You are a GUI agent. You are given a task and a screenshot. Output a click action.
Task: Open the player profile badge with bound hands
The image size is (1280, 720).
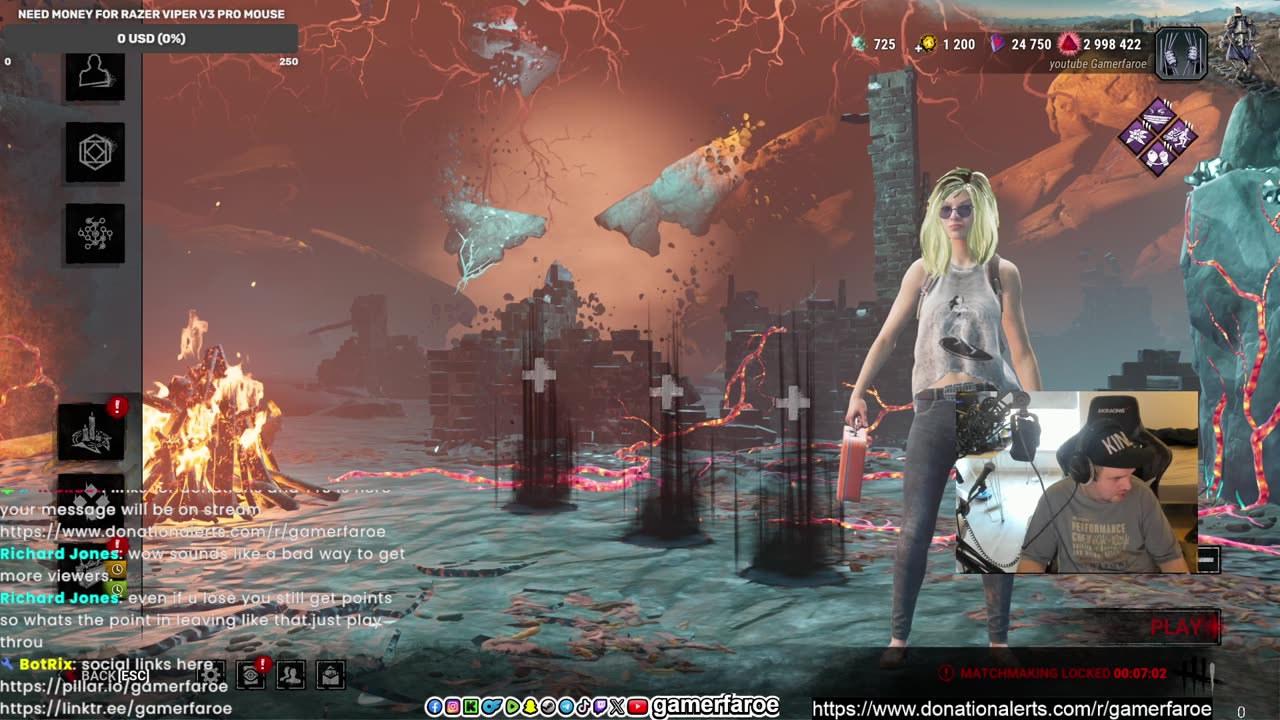coord(1181,53)
